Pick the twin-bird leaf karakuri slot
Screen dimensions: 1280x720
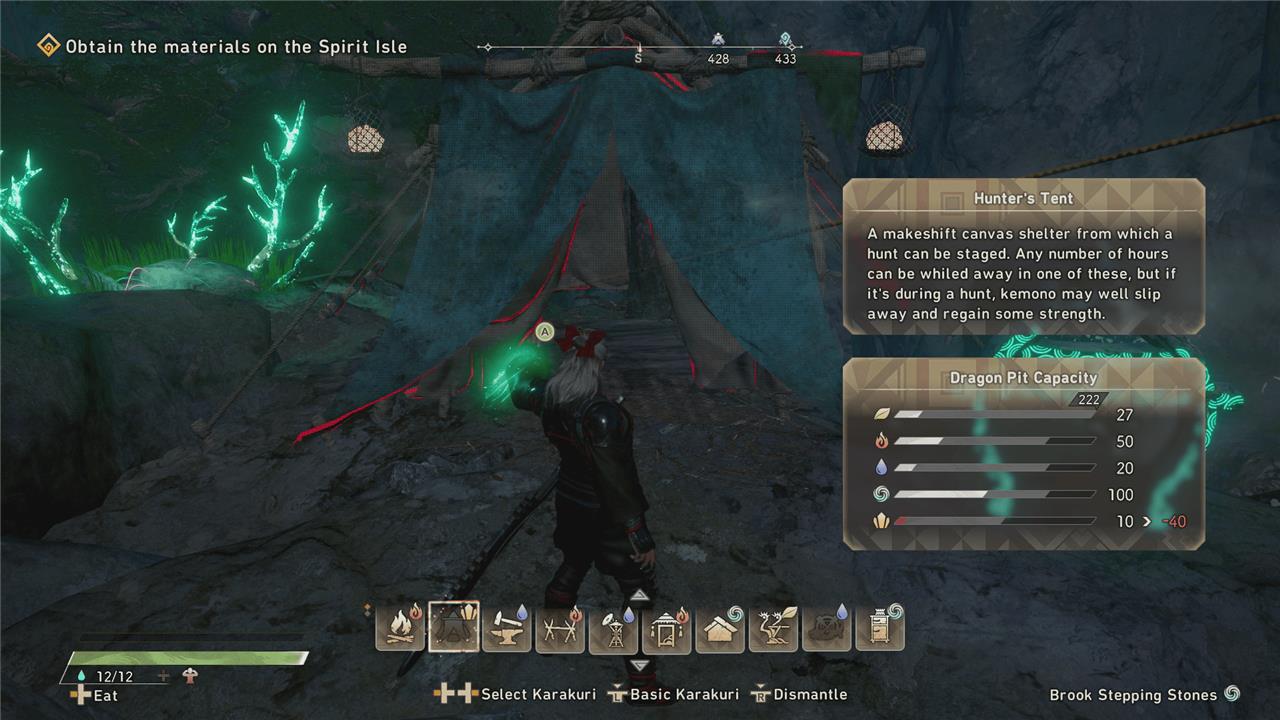pos(773,627)
